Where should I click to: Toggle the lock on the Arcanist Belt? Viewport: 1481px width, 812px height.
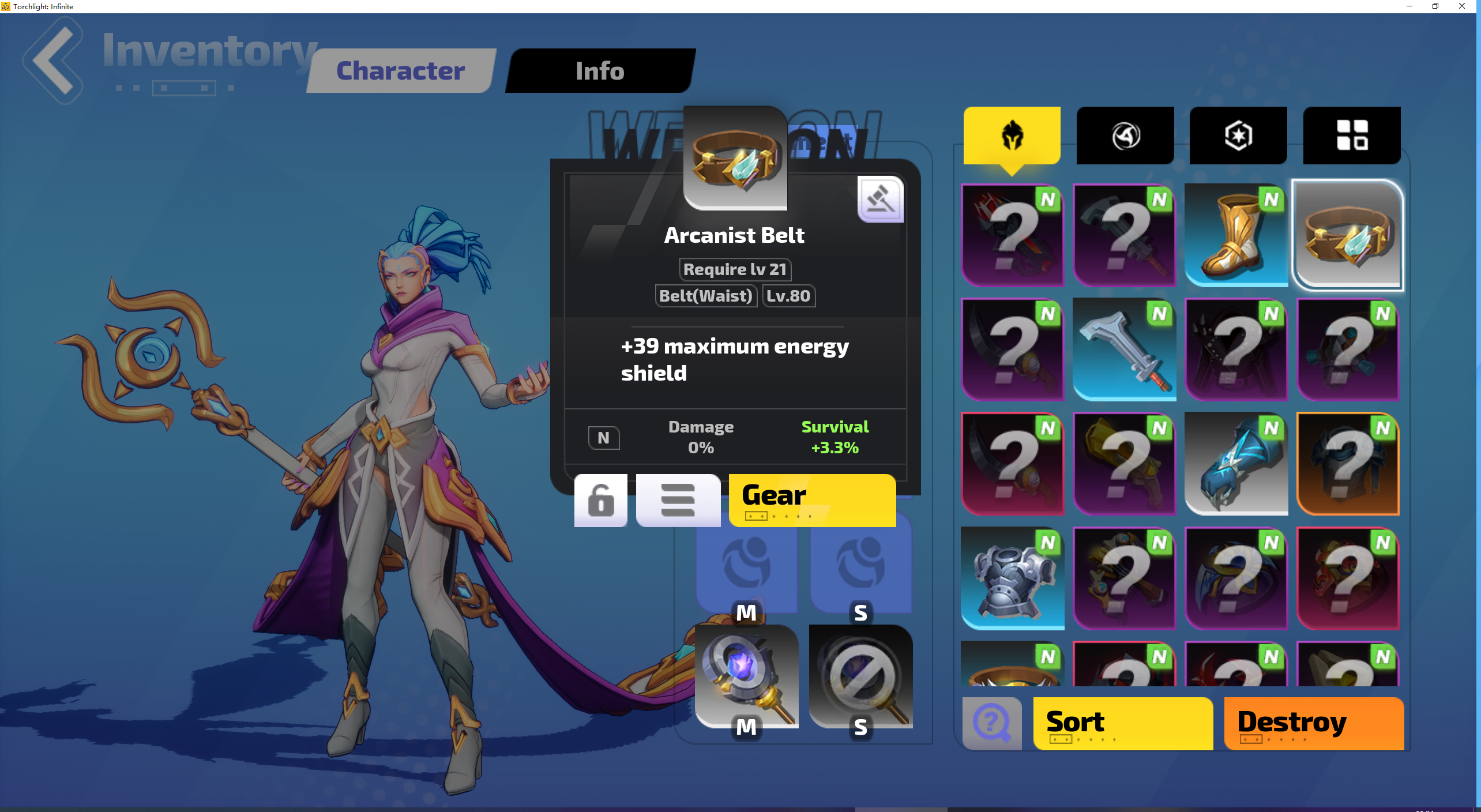click(600, 500)
